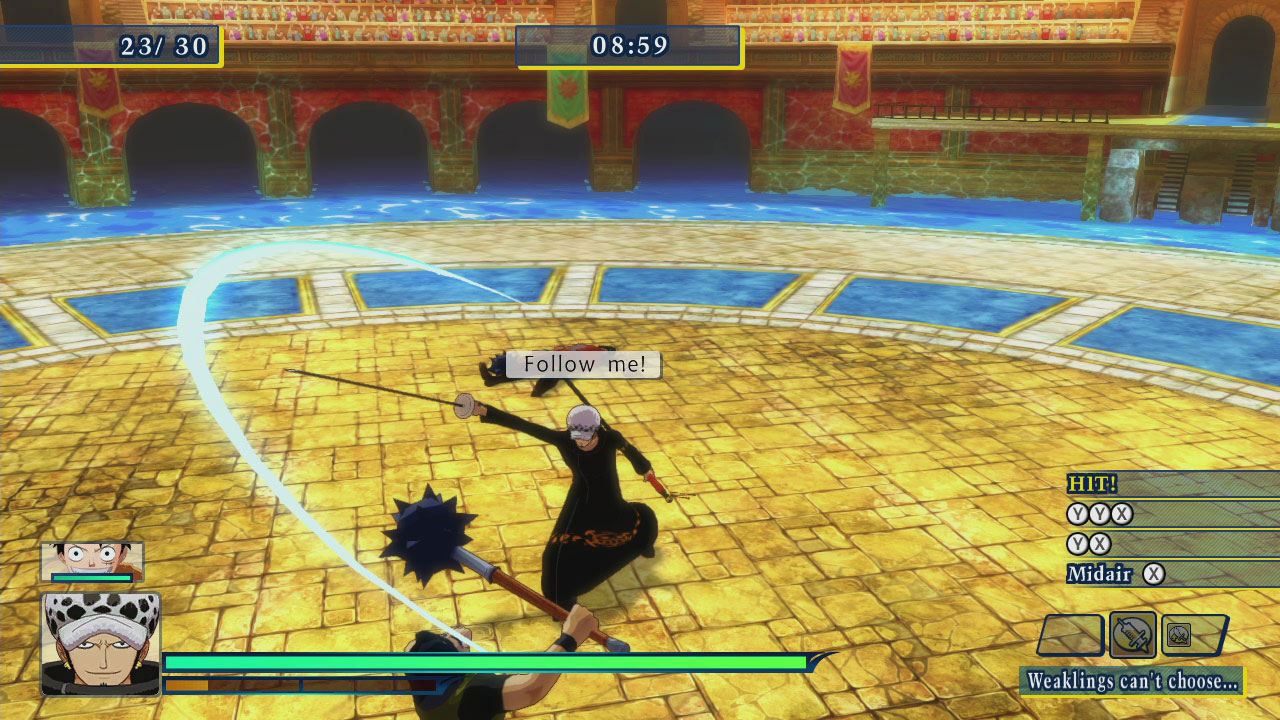
Task: Click the Y button icon in the YYX combo
Action: coord(1077,514)
